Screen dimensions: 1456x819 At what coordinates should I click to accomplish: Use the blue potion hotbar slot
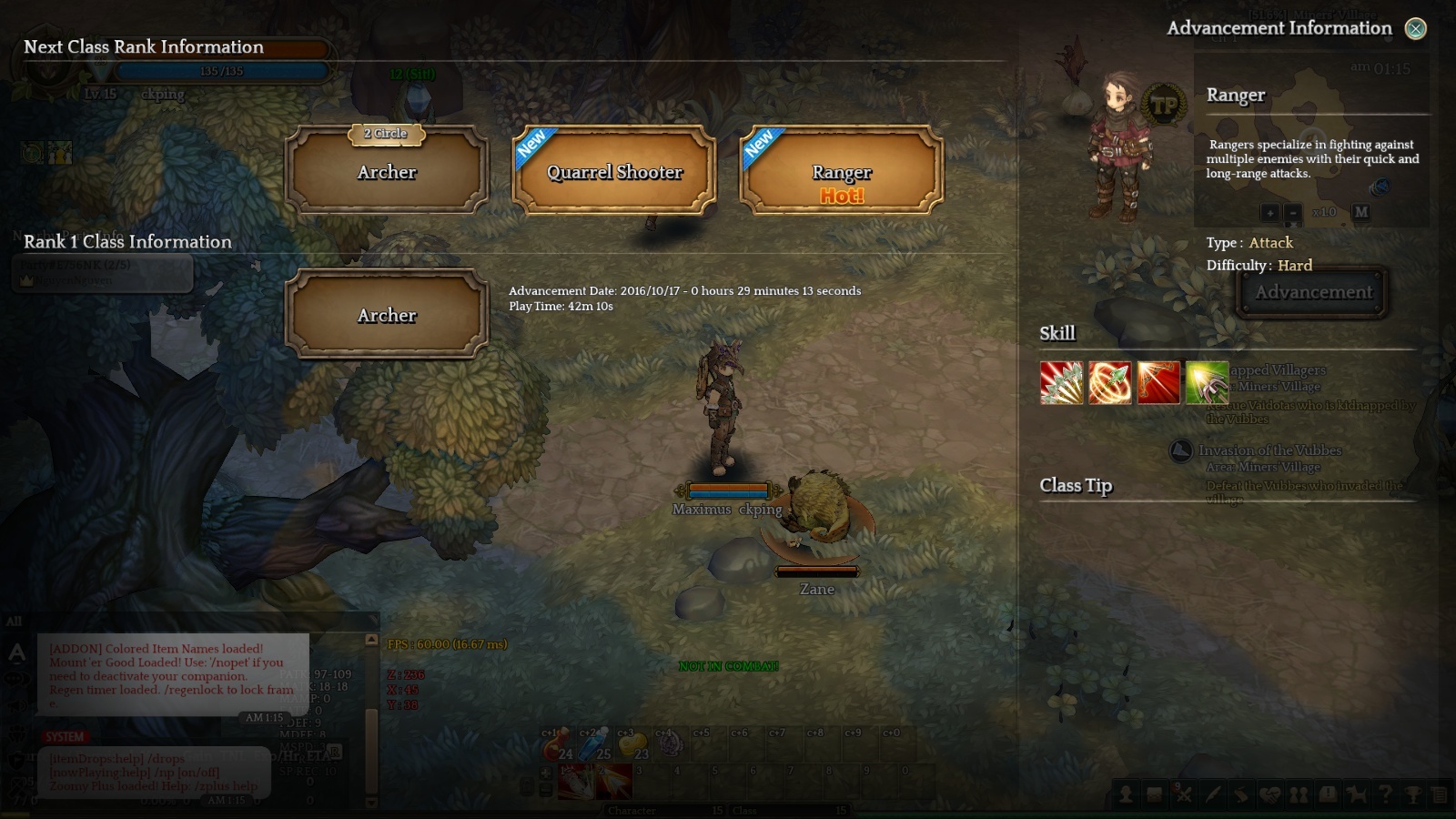(594, 745)
